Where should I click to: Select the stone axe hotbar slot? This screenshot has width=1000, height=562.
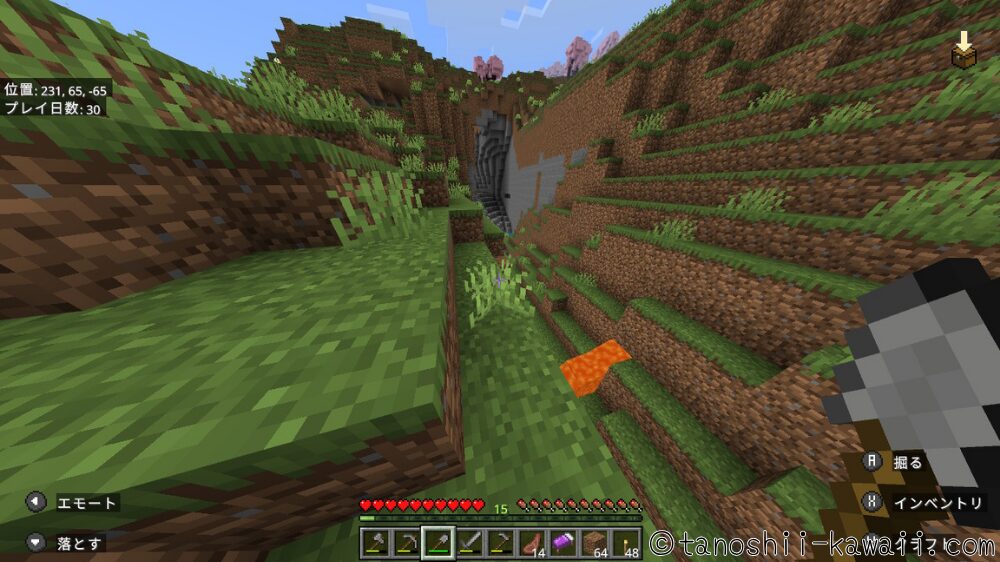point(377,543)
